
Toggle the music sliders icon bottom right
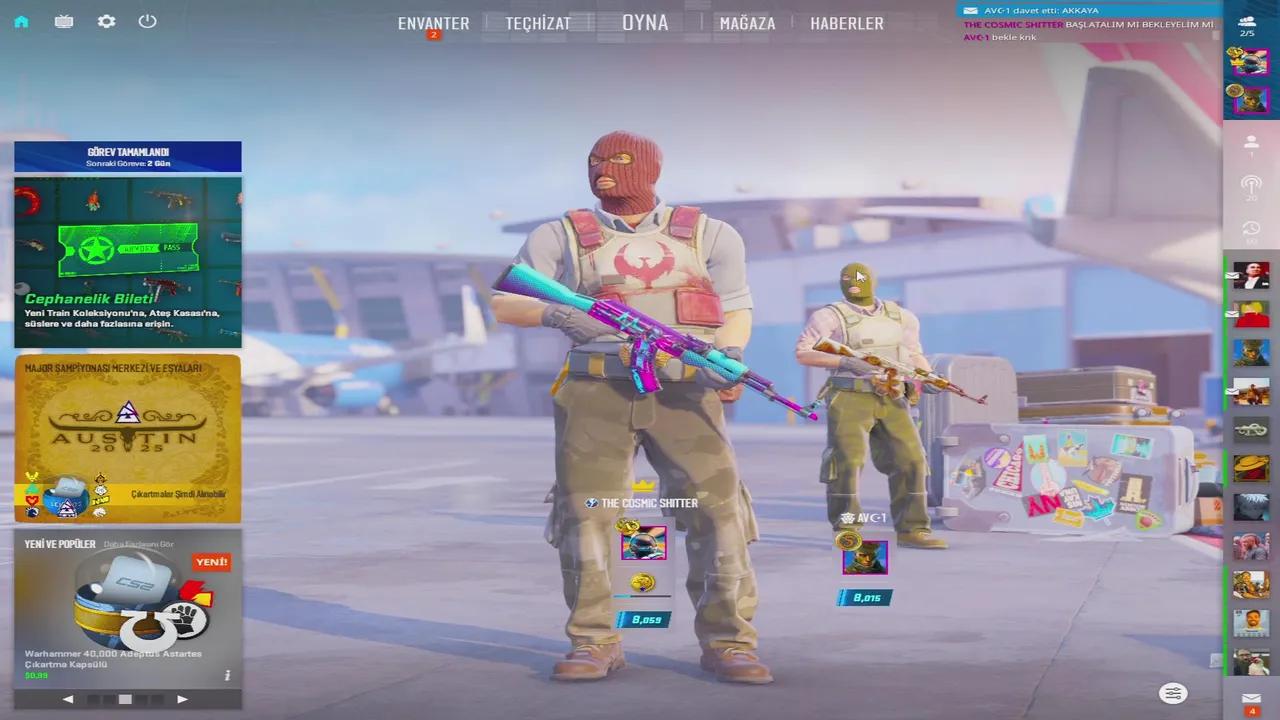click(1172, 693)
